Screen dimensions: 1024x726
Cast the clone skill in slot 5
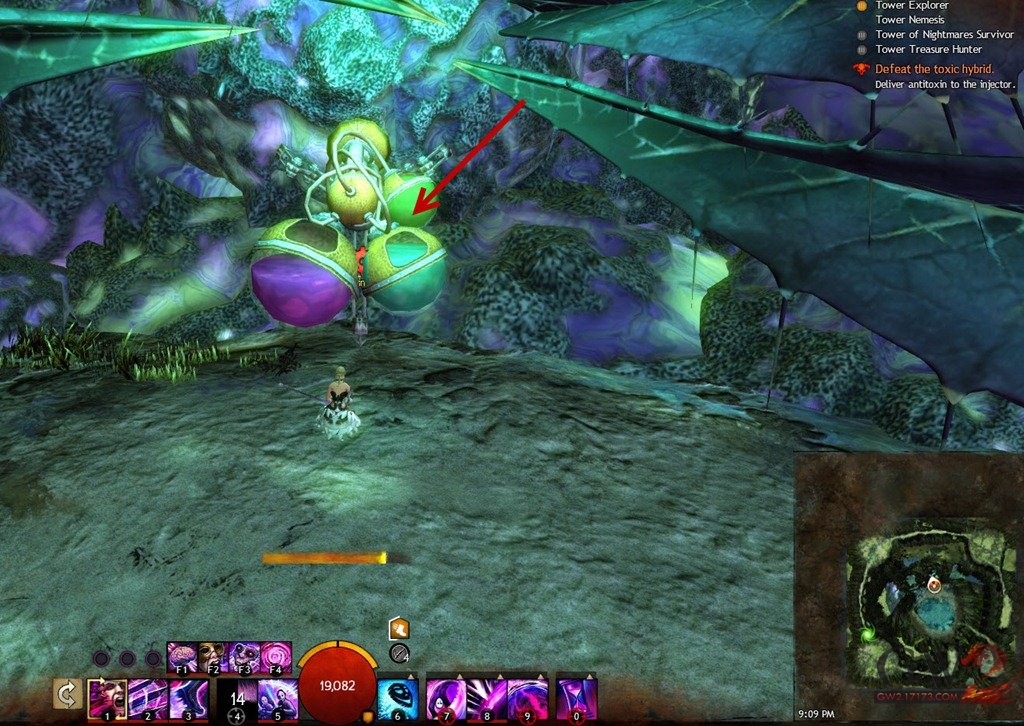pyautogui.click(x=278, y=697)
